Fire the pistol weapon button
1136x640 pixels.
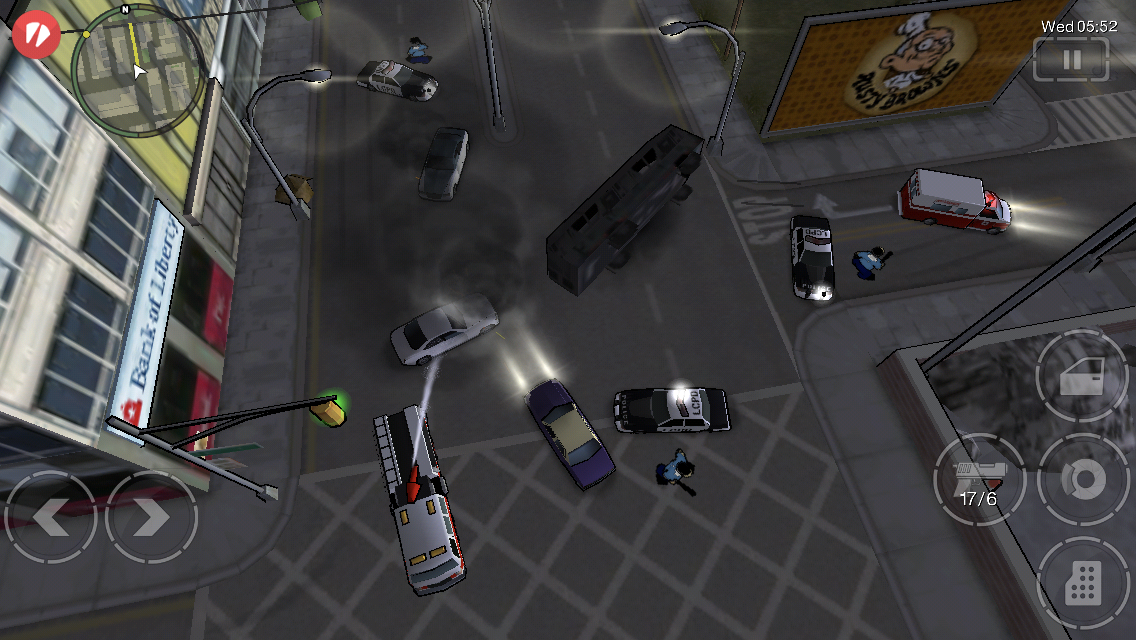979,480
